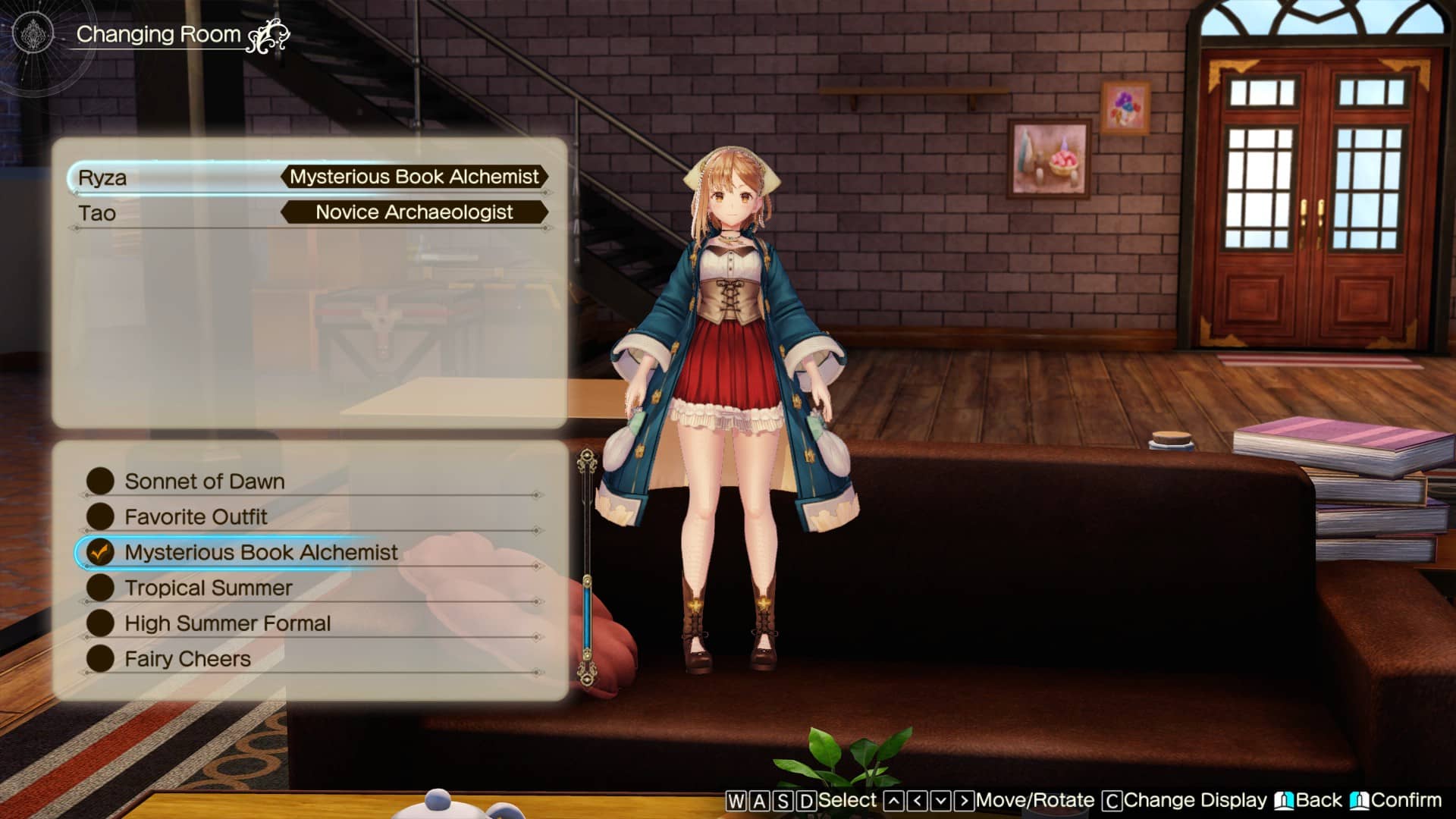Choose the High Summer Formal outfit

click(x=227, y=624)
